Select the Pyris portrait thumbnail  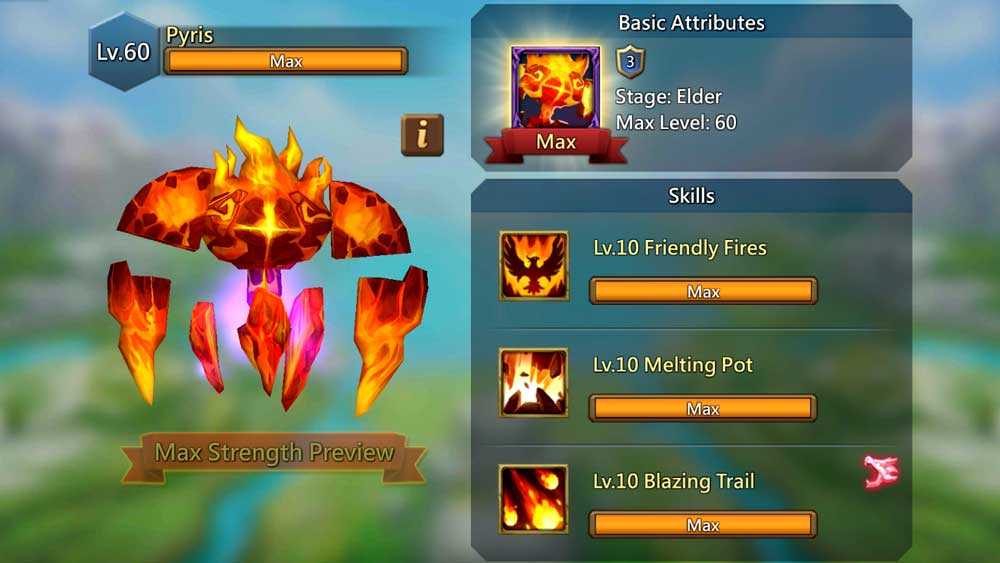pyautogui.click(x=555, y=90)
